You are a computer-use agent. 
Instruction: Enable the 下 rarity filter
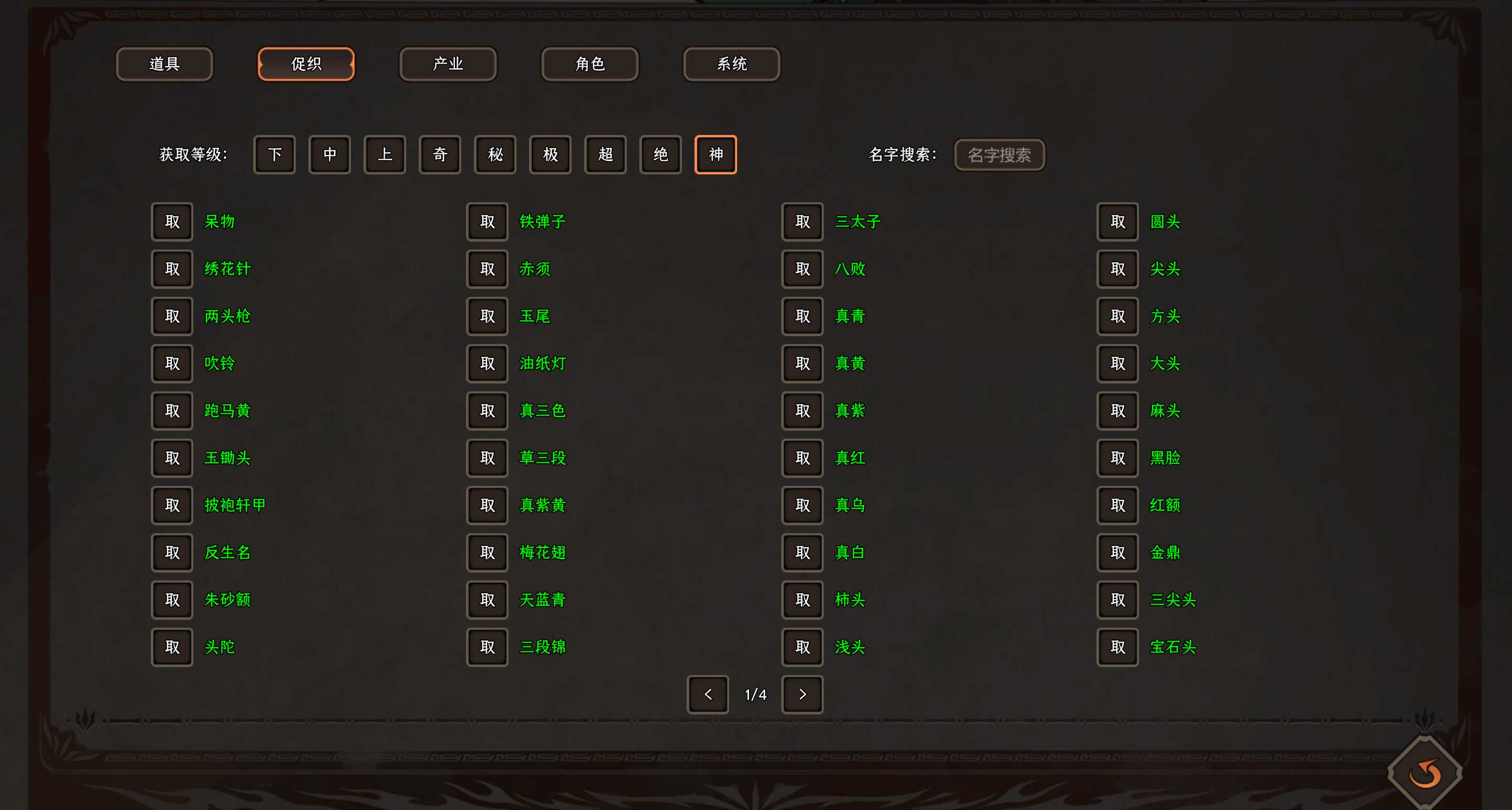274,154
